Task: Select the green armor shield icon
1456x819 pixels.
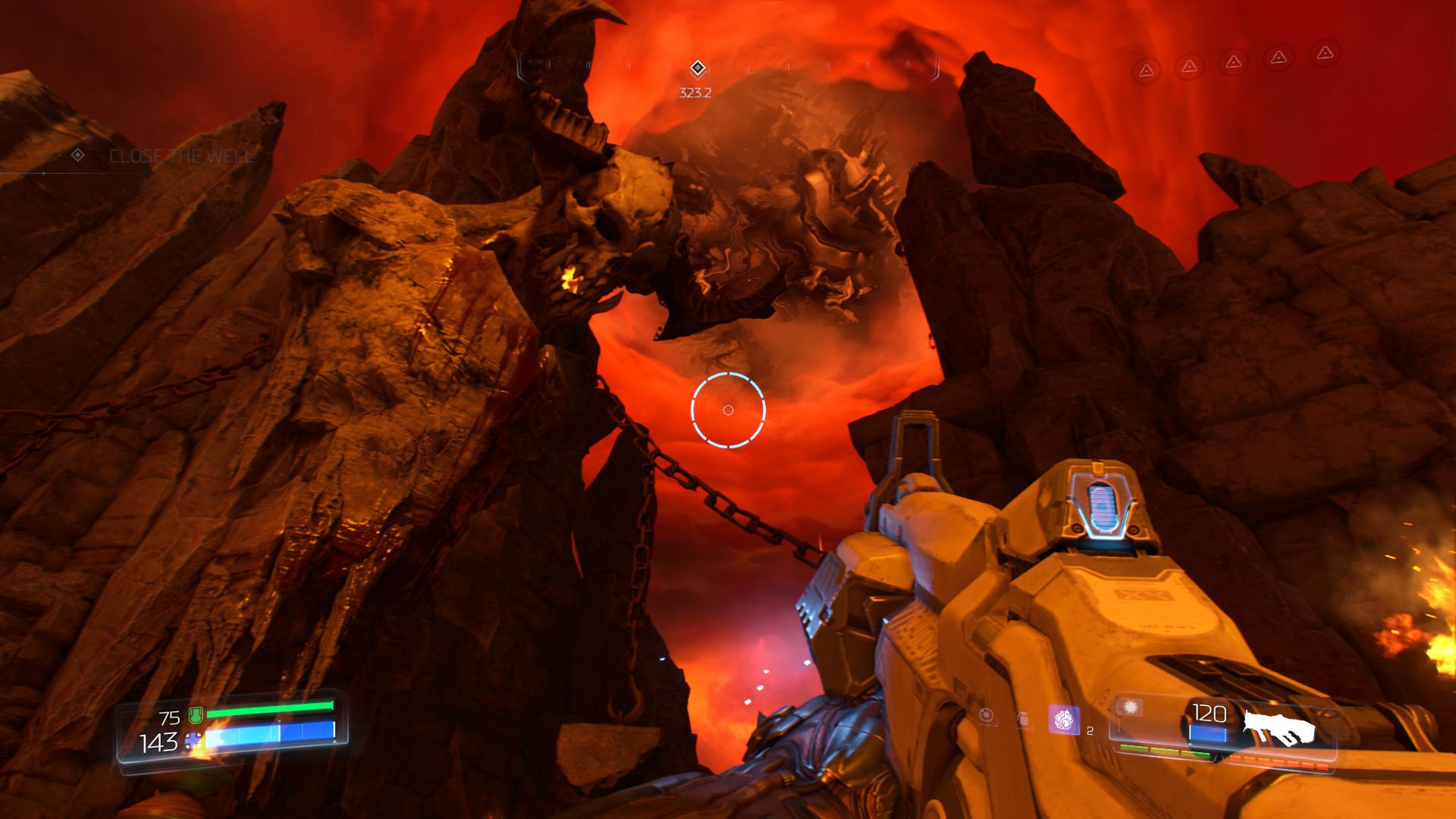Action: [x=195, y=716]
